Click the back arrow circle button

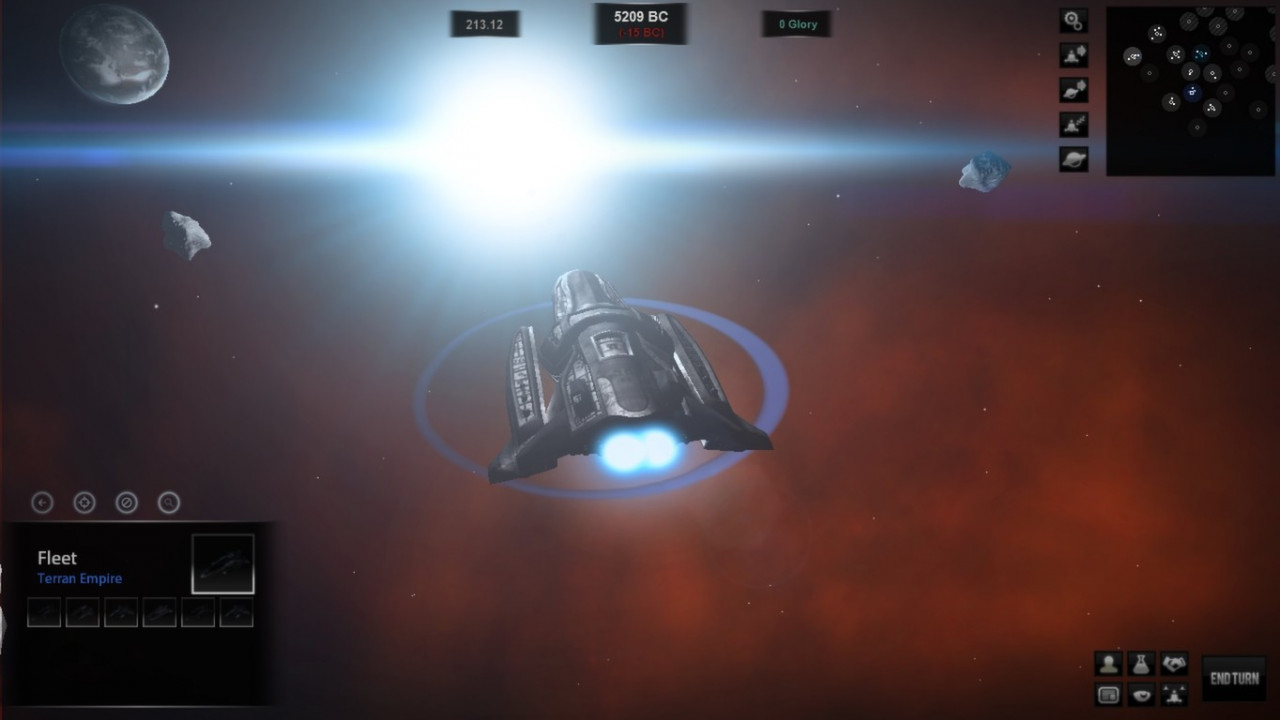42,502
